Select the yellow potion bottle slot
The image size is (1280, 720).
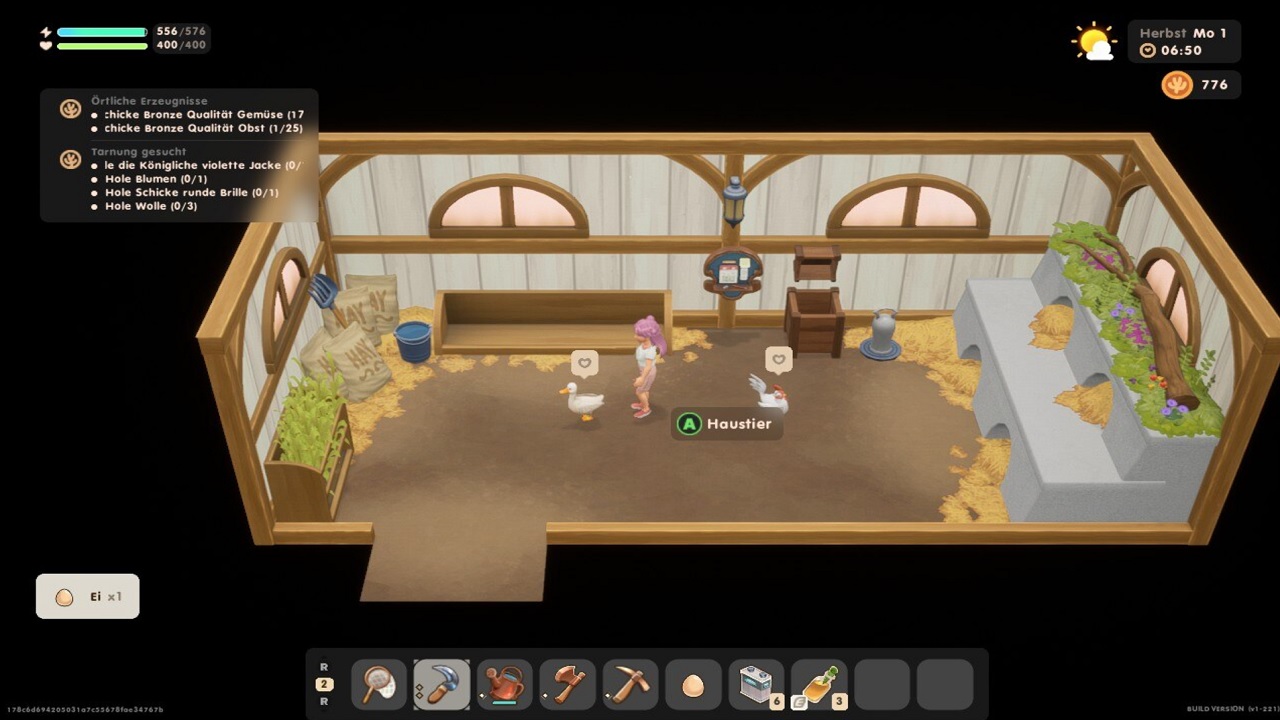tap(819, 685)
